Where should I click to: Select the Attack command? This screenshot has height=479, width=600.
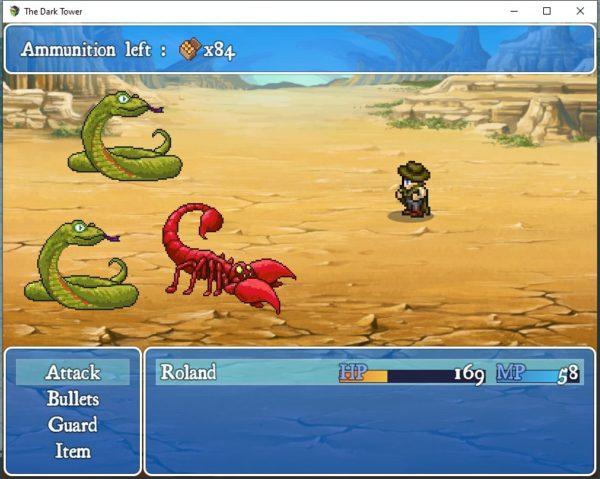(x=73, y=372)
